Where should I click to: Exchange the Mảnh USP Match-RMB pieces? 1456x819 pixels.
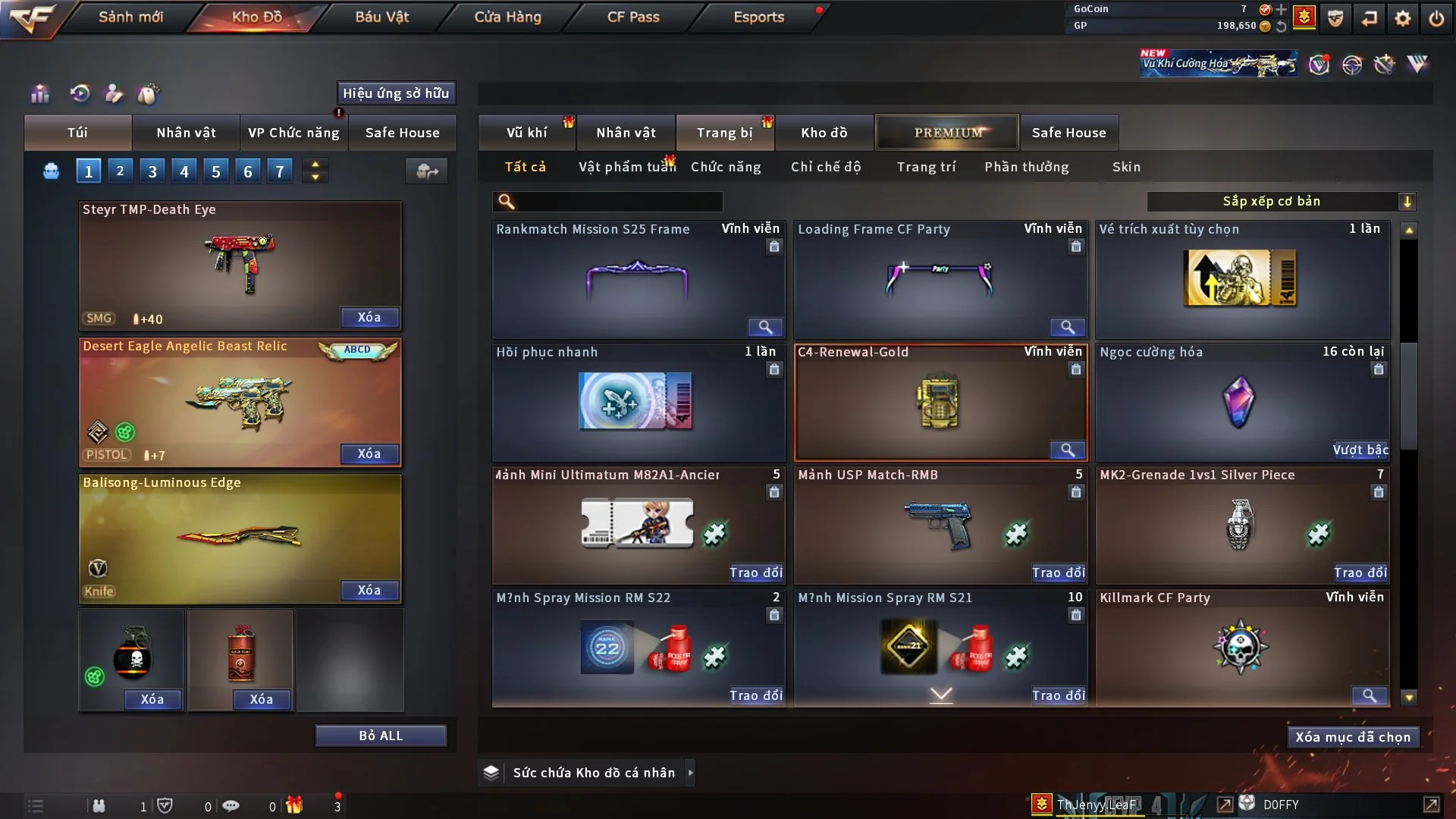[x=1059, y=573]
